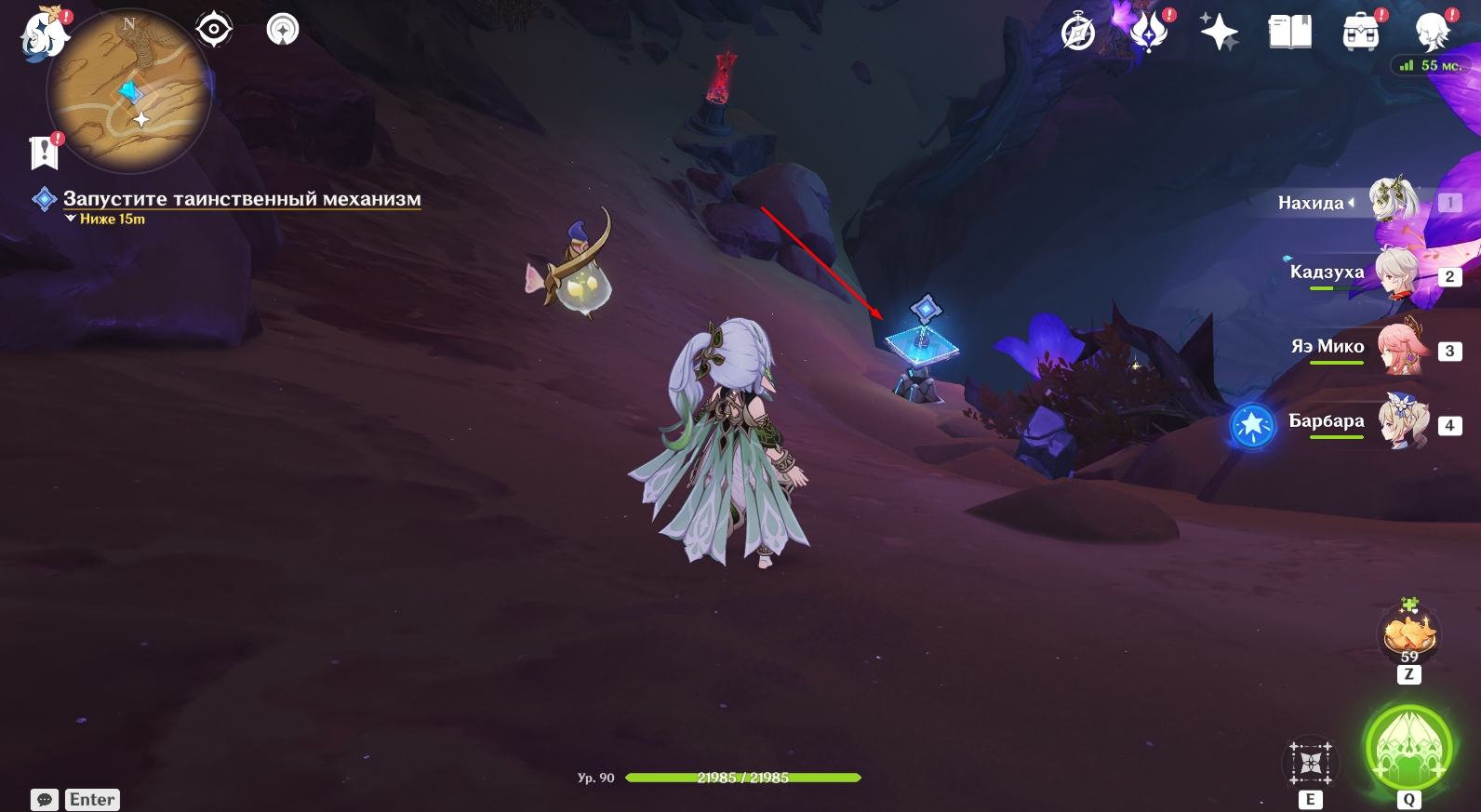This screenshot has height=812, width=1481.
Task: Open the quest log bookmark icon
Action: 44,153
